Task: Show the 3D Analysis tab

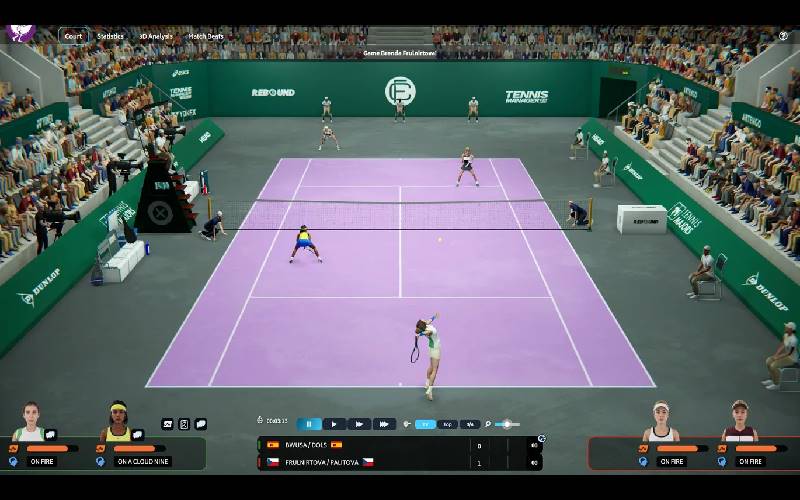Action: (x=155, y=36)
